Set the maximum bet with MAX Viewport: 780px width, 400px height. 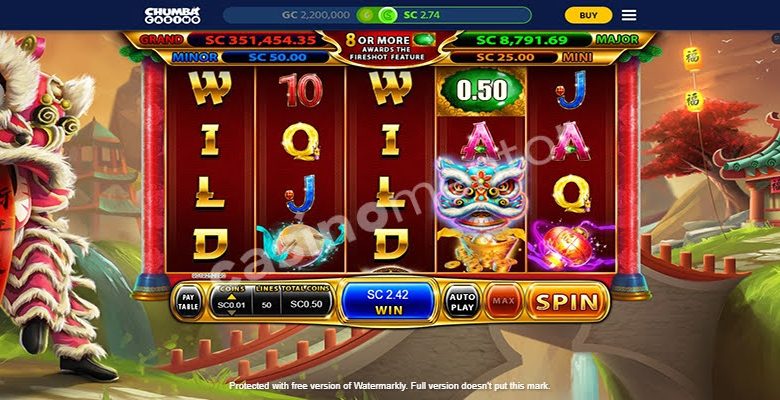[503, 301]
